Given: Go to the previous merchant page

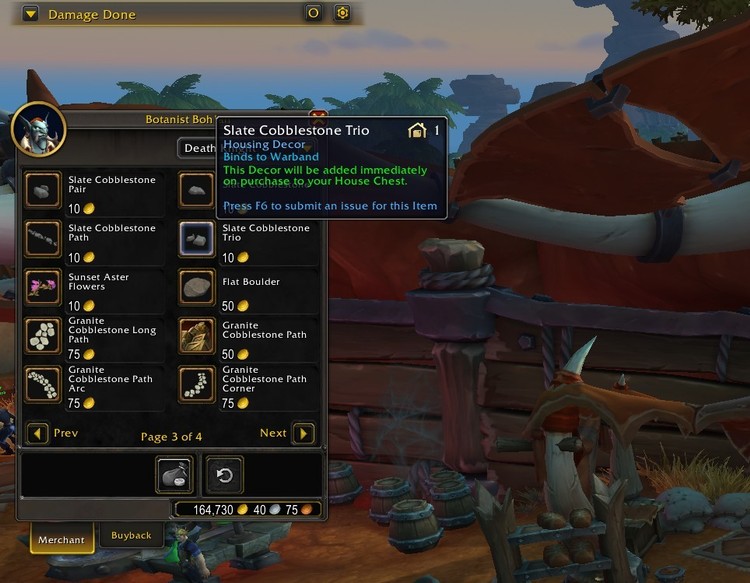Looking at the screenshot, I should click(38, 434).
